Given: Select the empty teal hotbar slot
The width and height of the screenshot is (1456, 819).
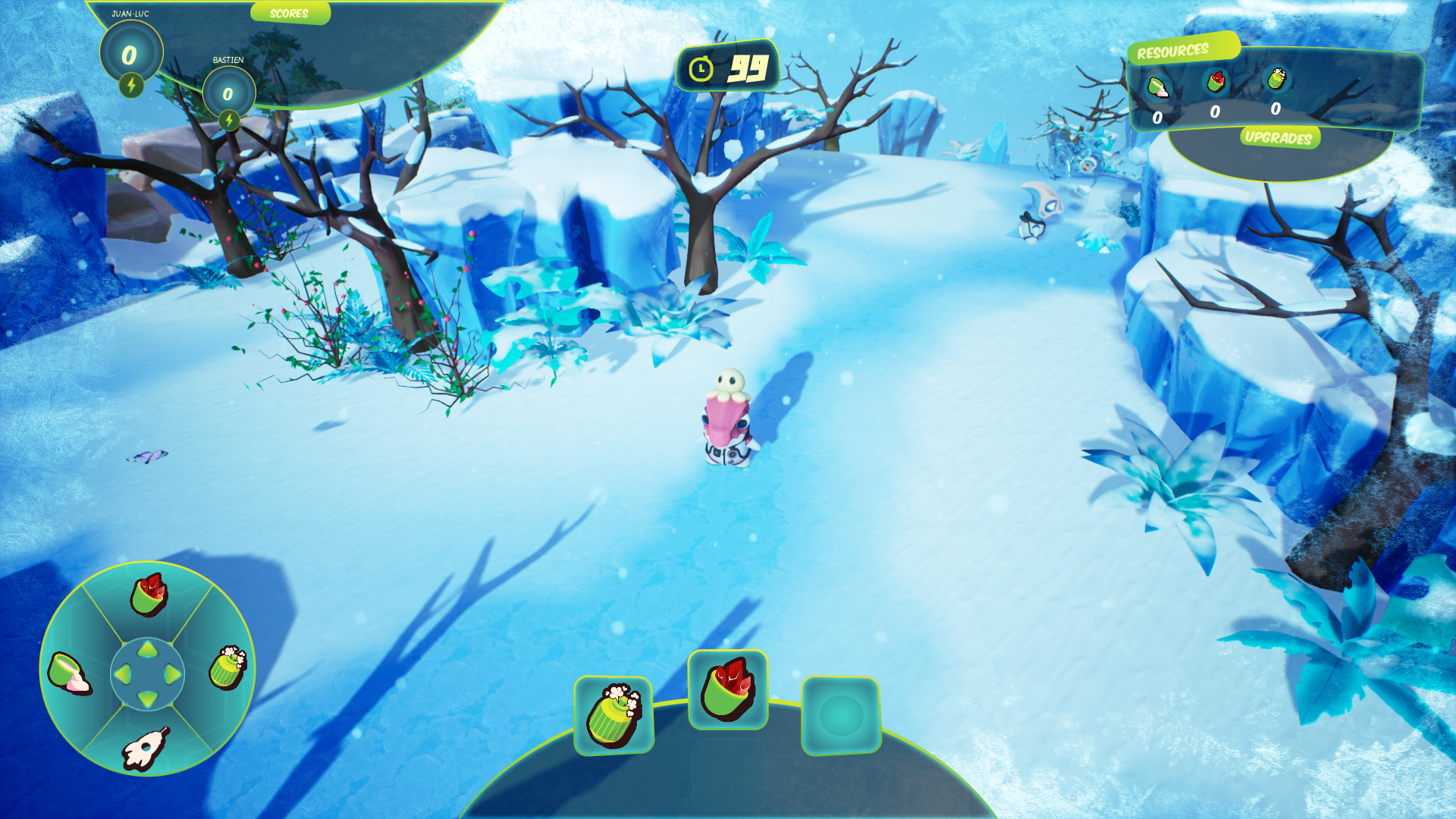Looking at the screenshot, I should 841,715.
